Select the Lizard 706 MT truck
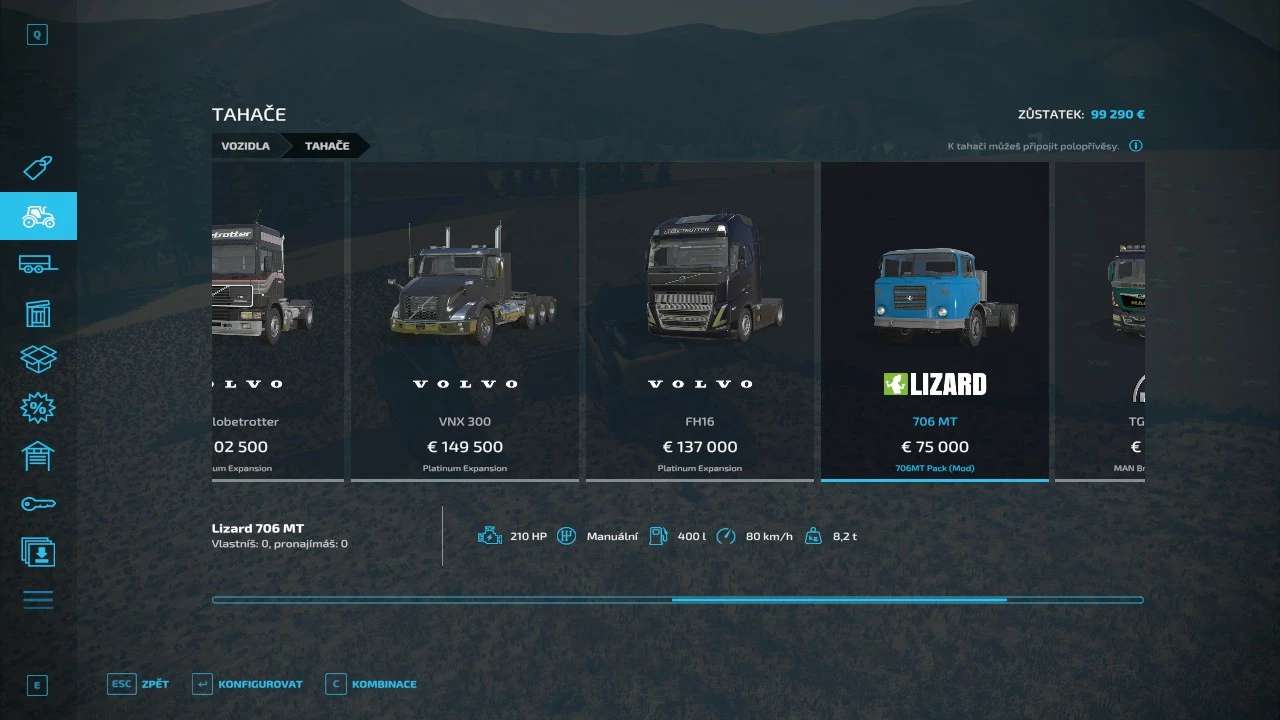Image resolution: width=1280 pixels, height=720 pixels. click(934, 322)
